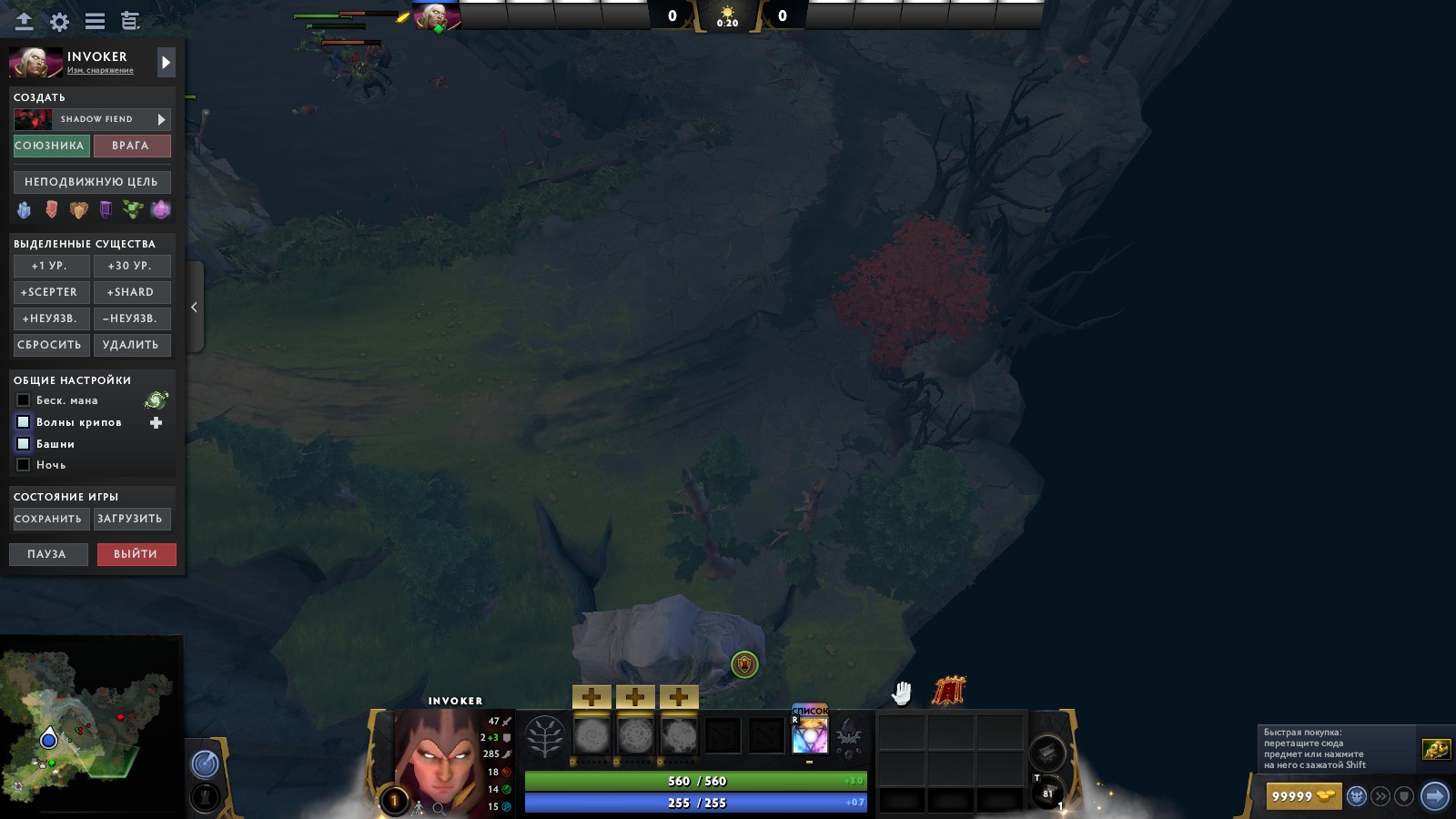This screenshot has width=1456, height=819.
Task: Enable the Беск. мана checkbox
Action: [x=22, y=400]
